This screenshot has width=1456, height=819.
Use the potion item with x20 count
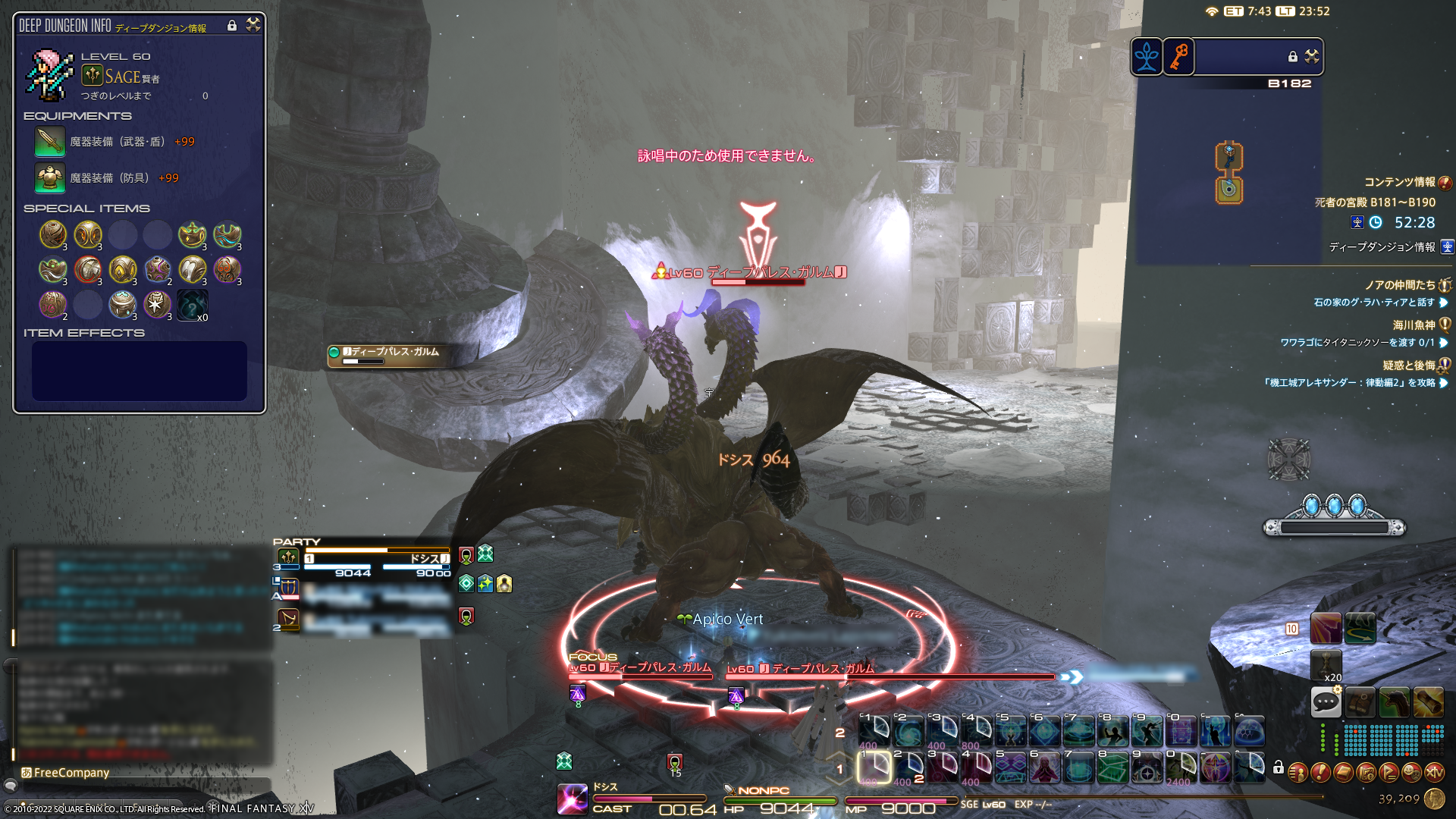1326,664
